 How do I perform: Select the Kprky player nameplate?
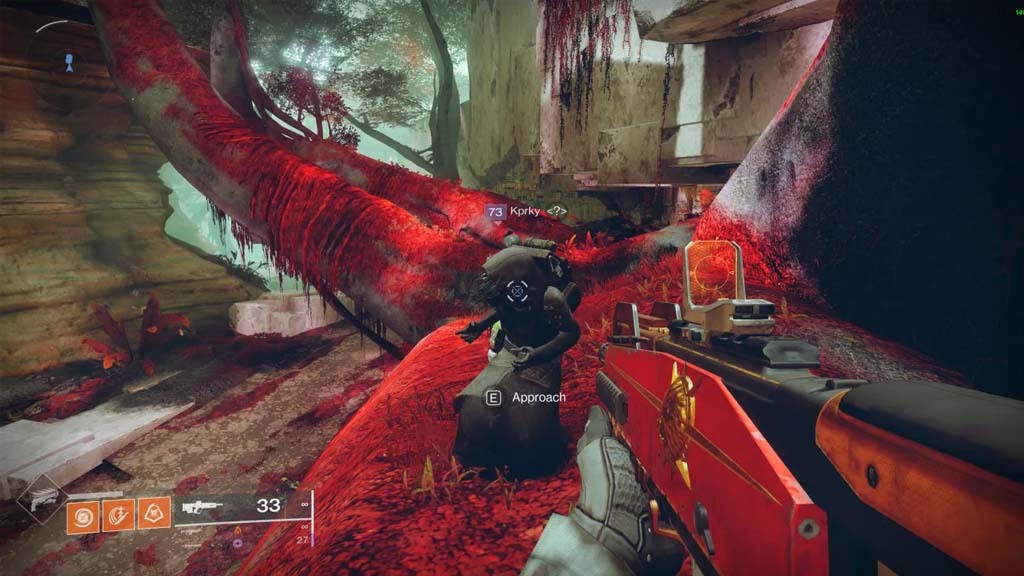point(526,212)
